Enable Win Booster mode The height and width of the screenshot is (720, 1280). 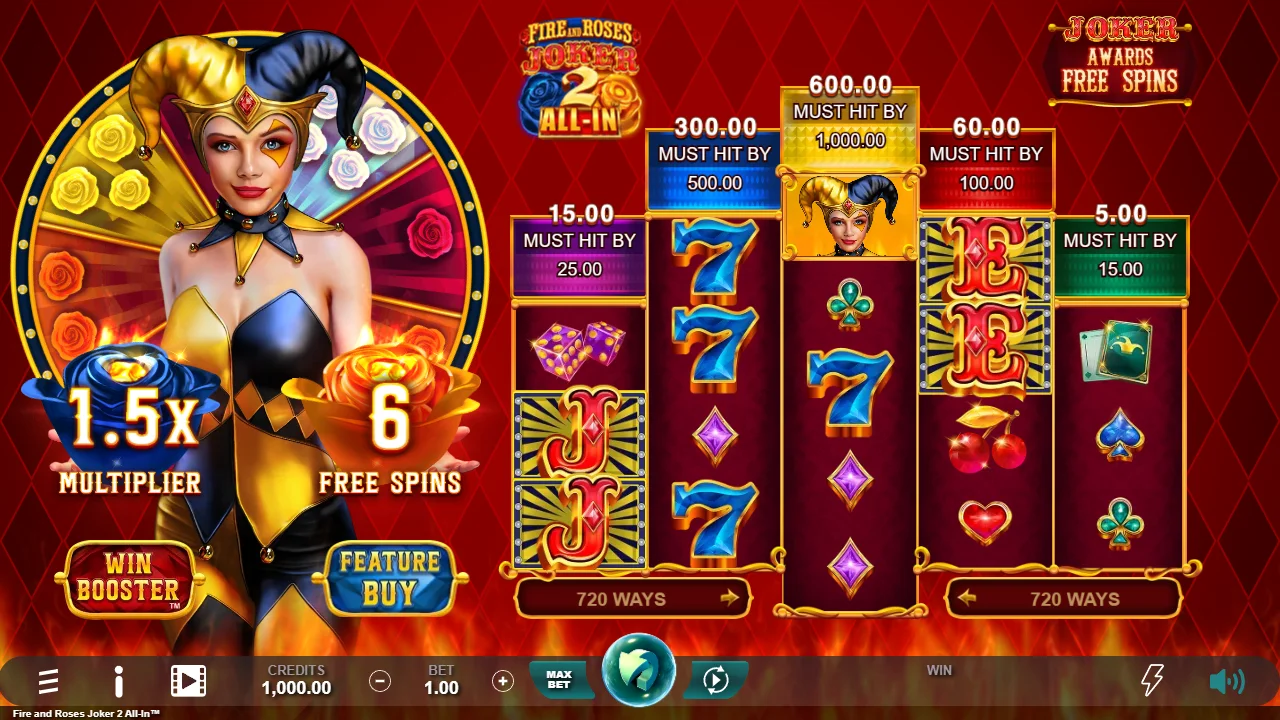click(128, 578)
